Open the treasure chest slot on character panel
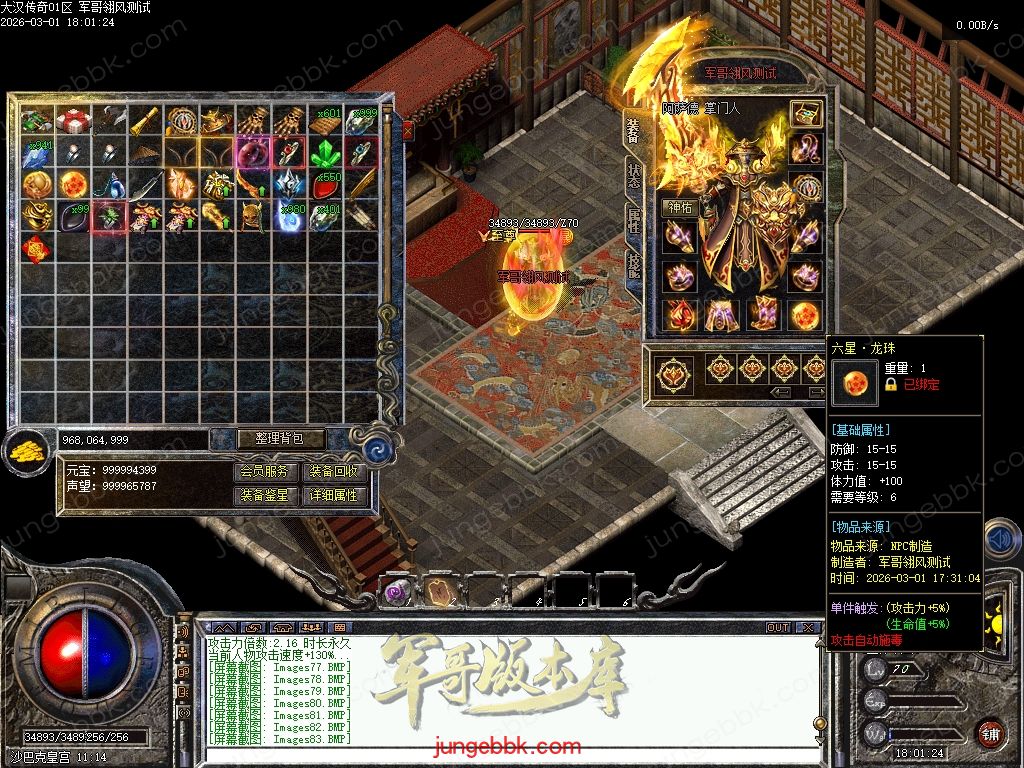The height and width of the screenshot is (768, 1024). [x=805, y=114]
